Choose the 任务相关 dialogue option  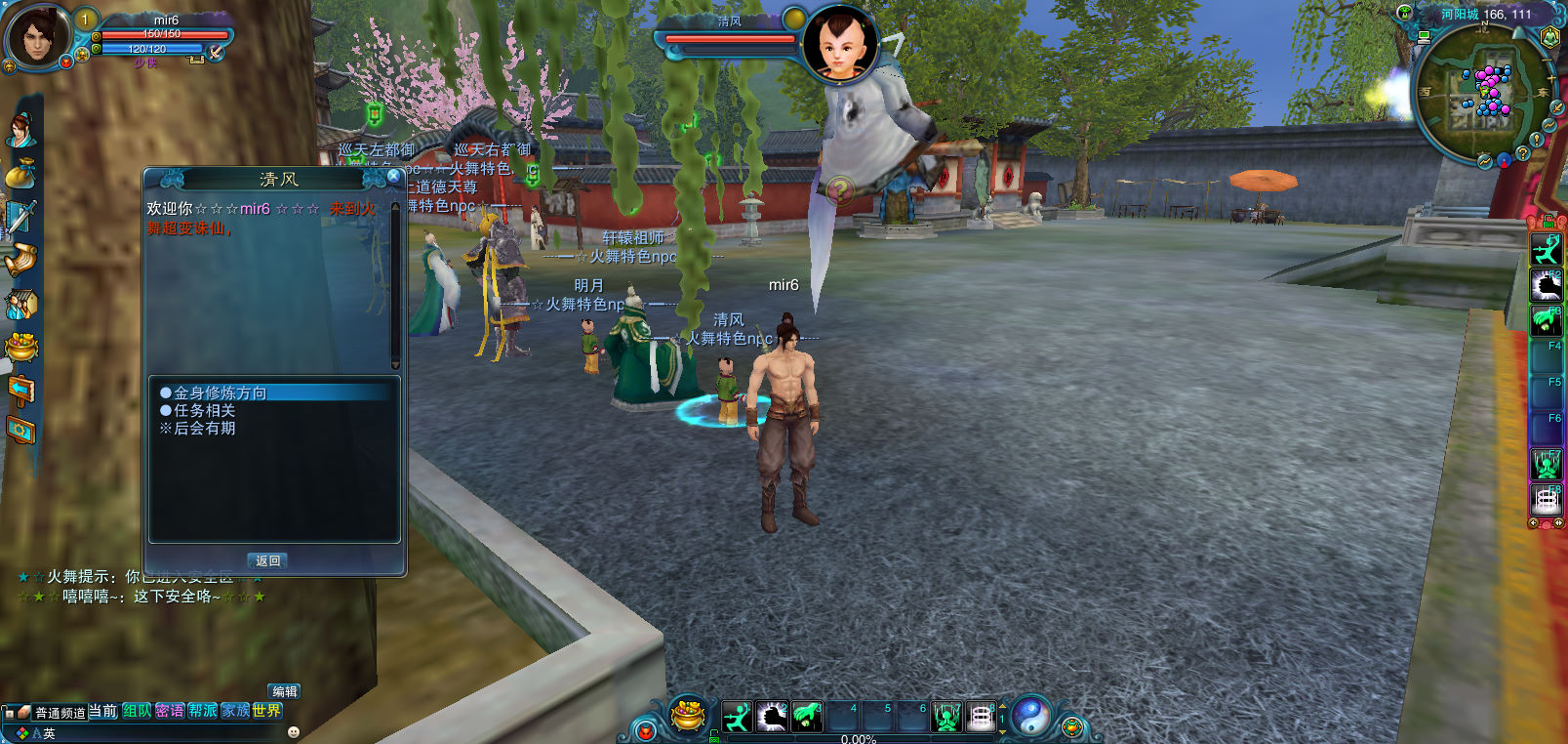coord(204,411)
